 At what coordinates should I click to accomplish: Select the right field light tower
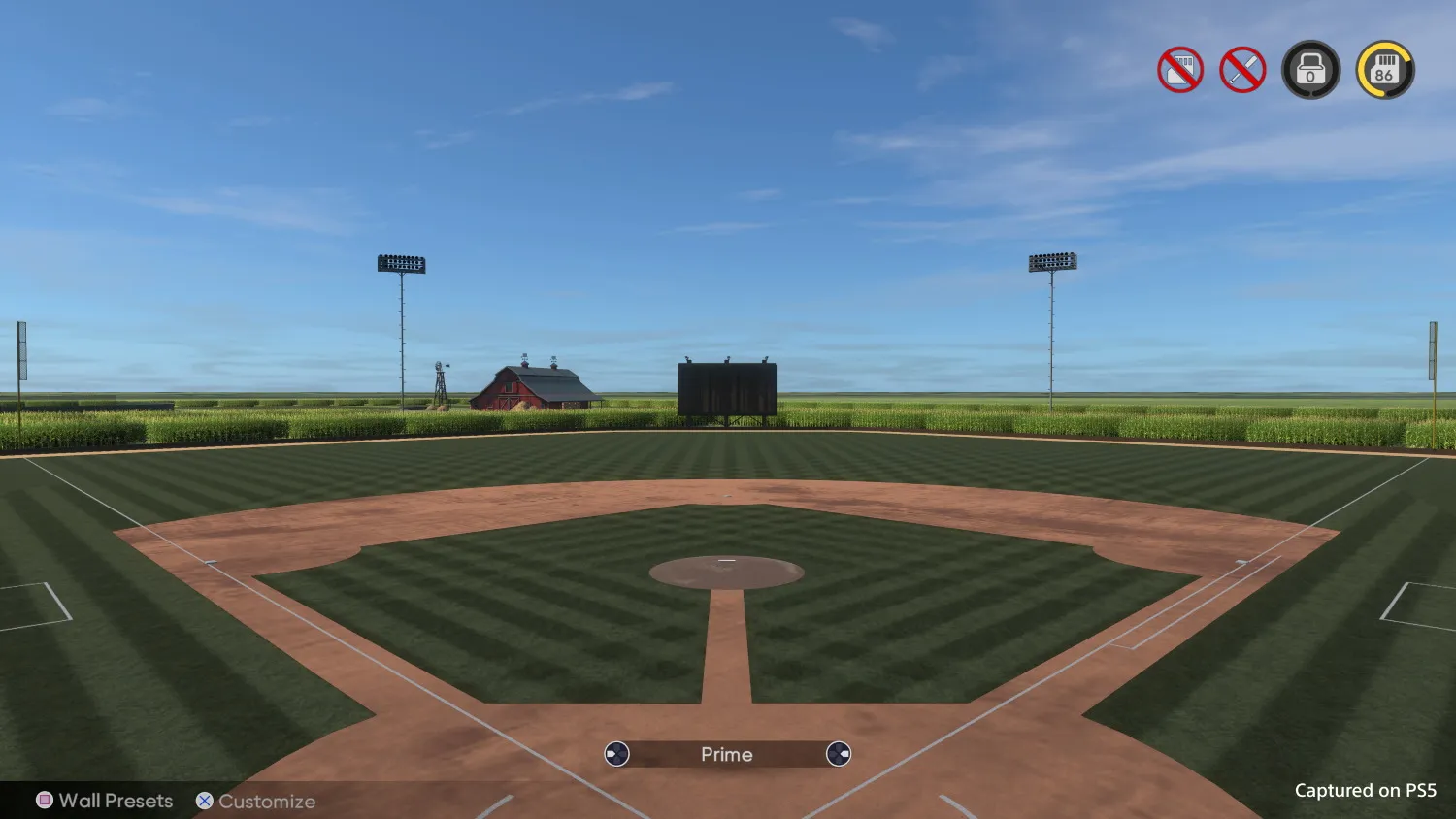(x=1051, y=260)
